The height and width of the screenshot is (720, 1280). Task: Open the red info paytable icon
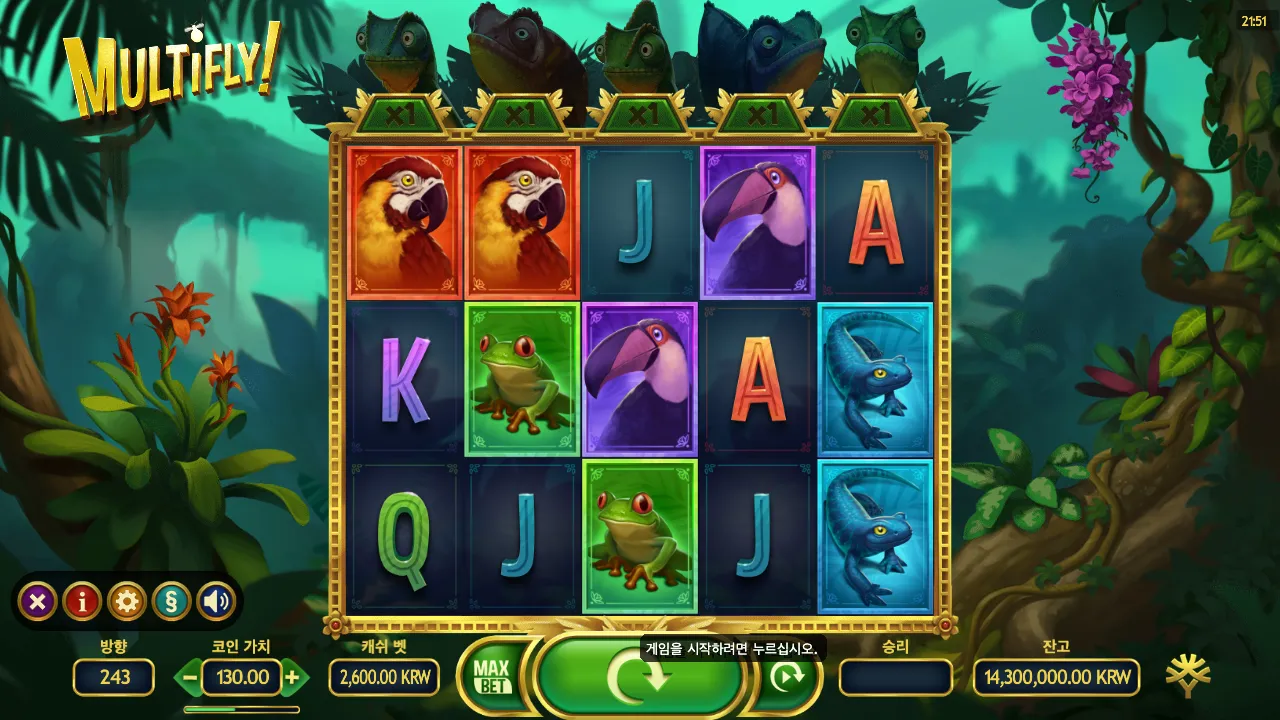click(82, 601)
